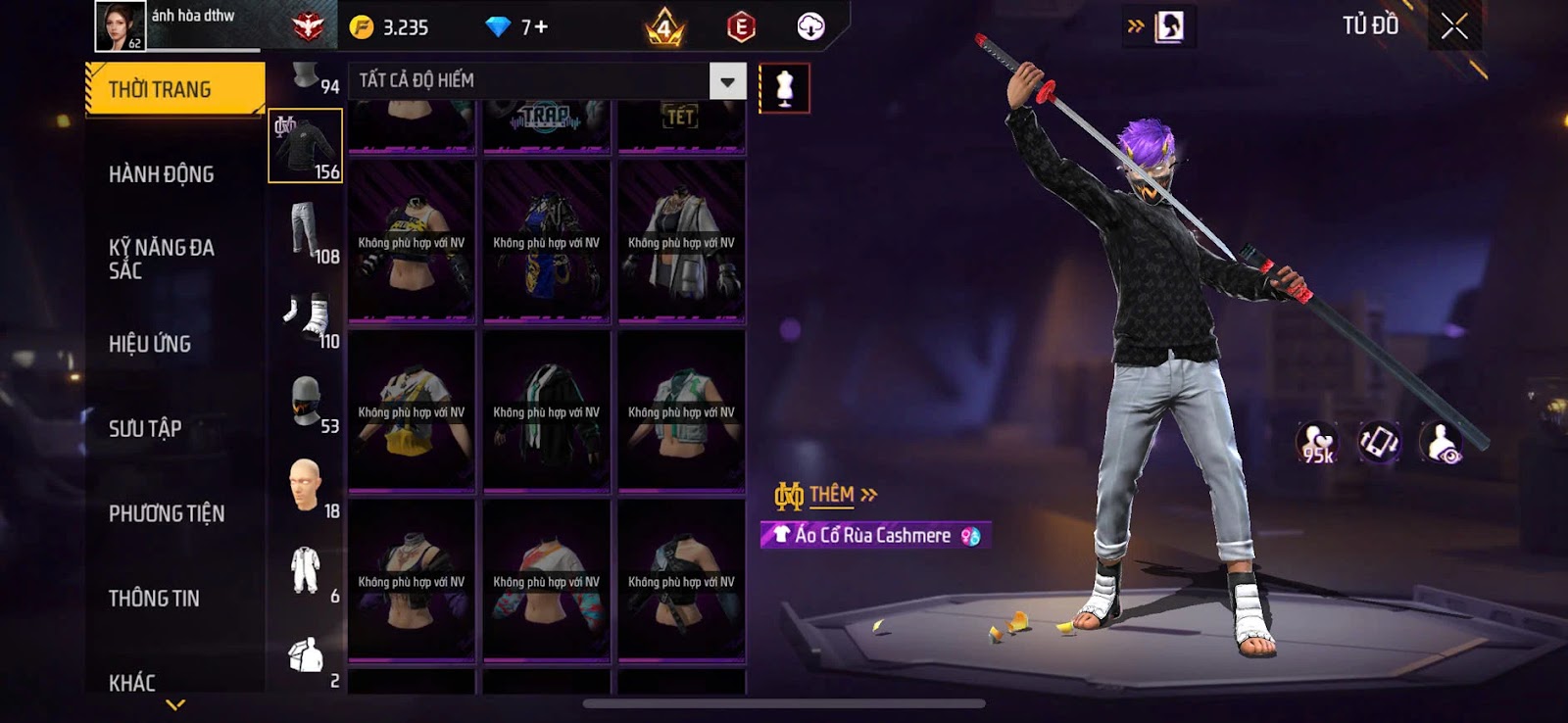Show the PHƯƠNG TIỆN tab
This screenshot has width=1568, height=723.
coord(167,513)
